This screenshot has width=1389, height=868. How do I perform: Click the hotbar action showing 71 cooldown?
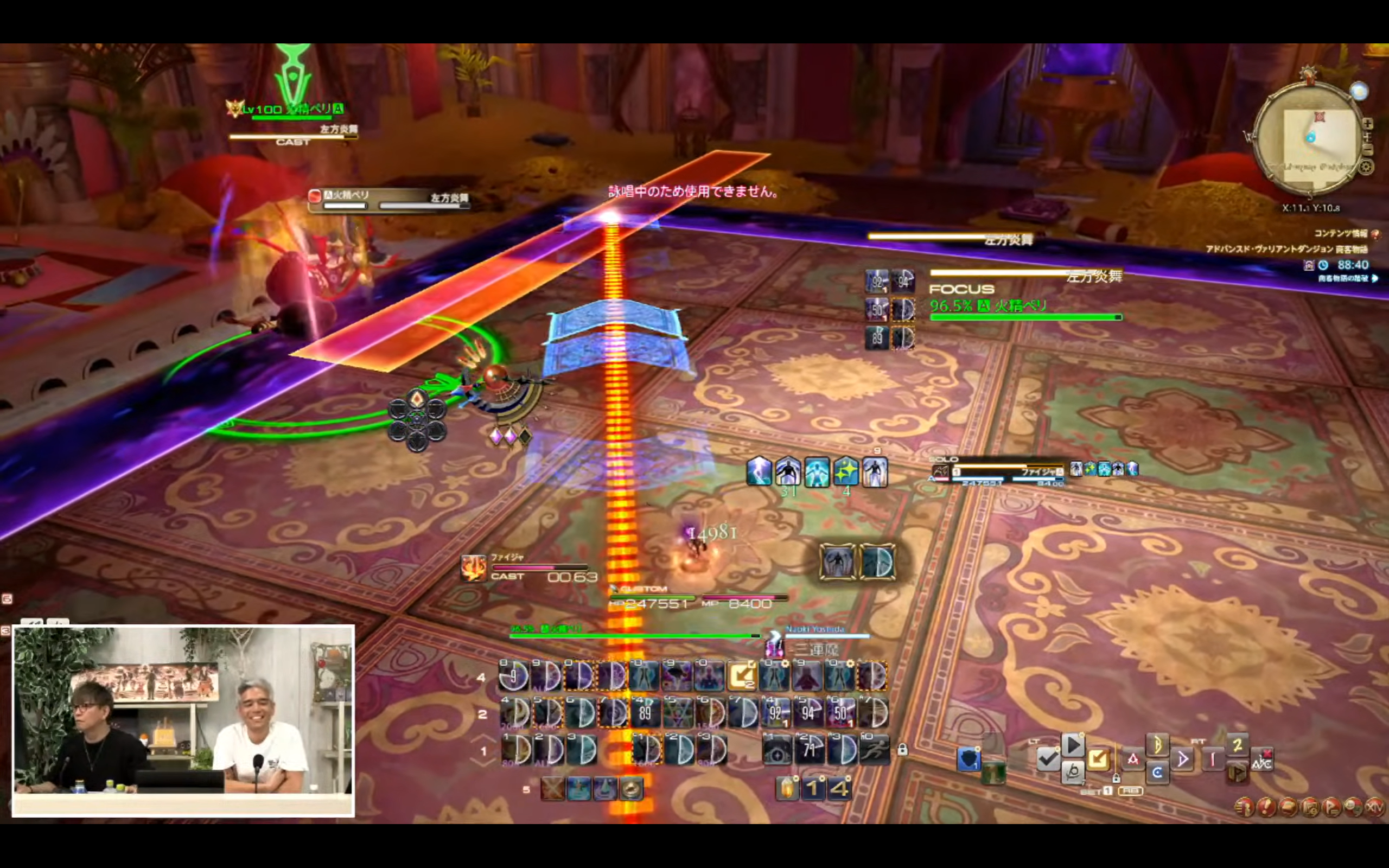pyautogui.click(x=810, y=750)
